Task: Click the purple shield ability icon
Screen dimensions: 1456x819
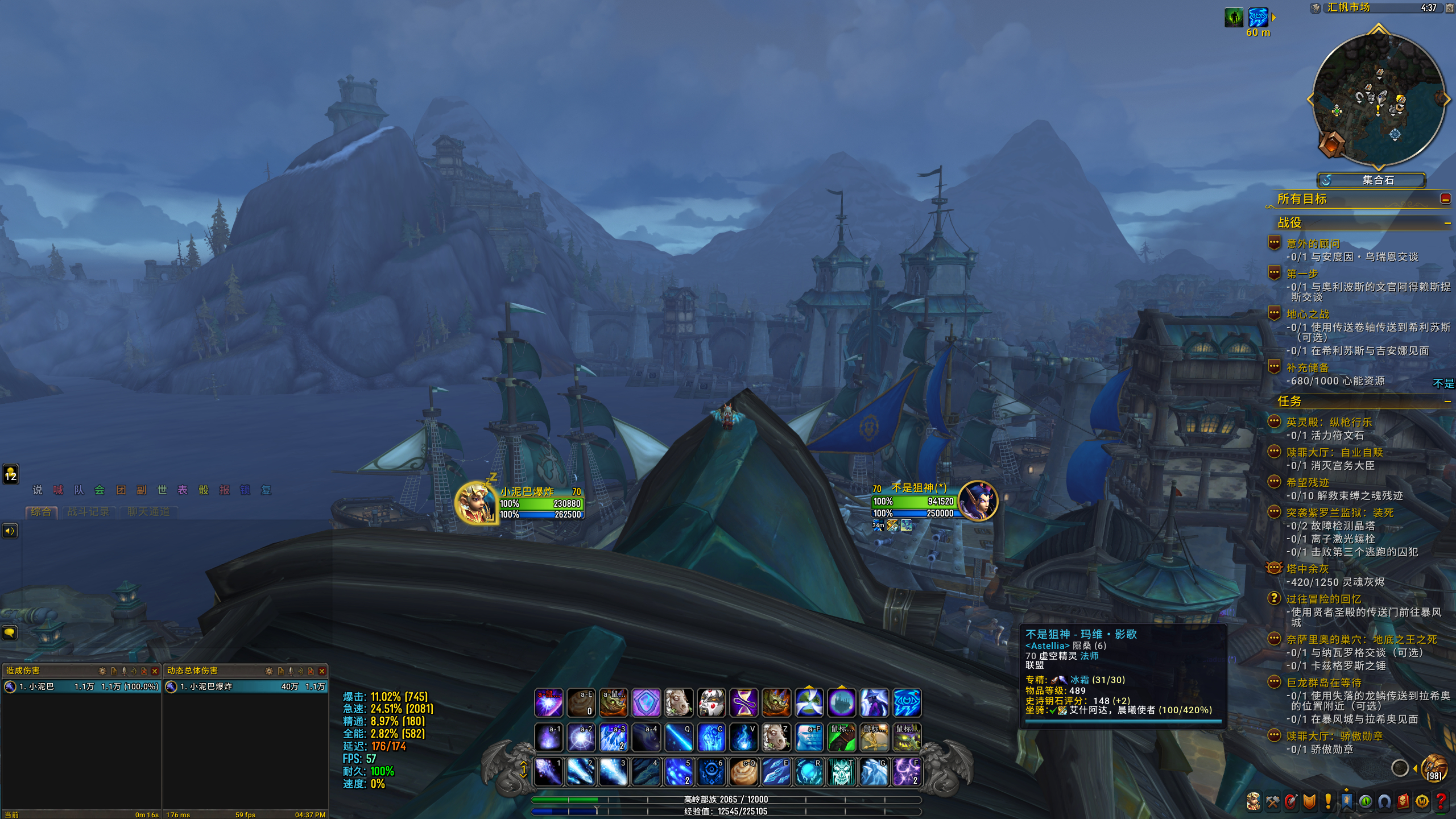Action: click(646, 703)
